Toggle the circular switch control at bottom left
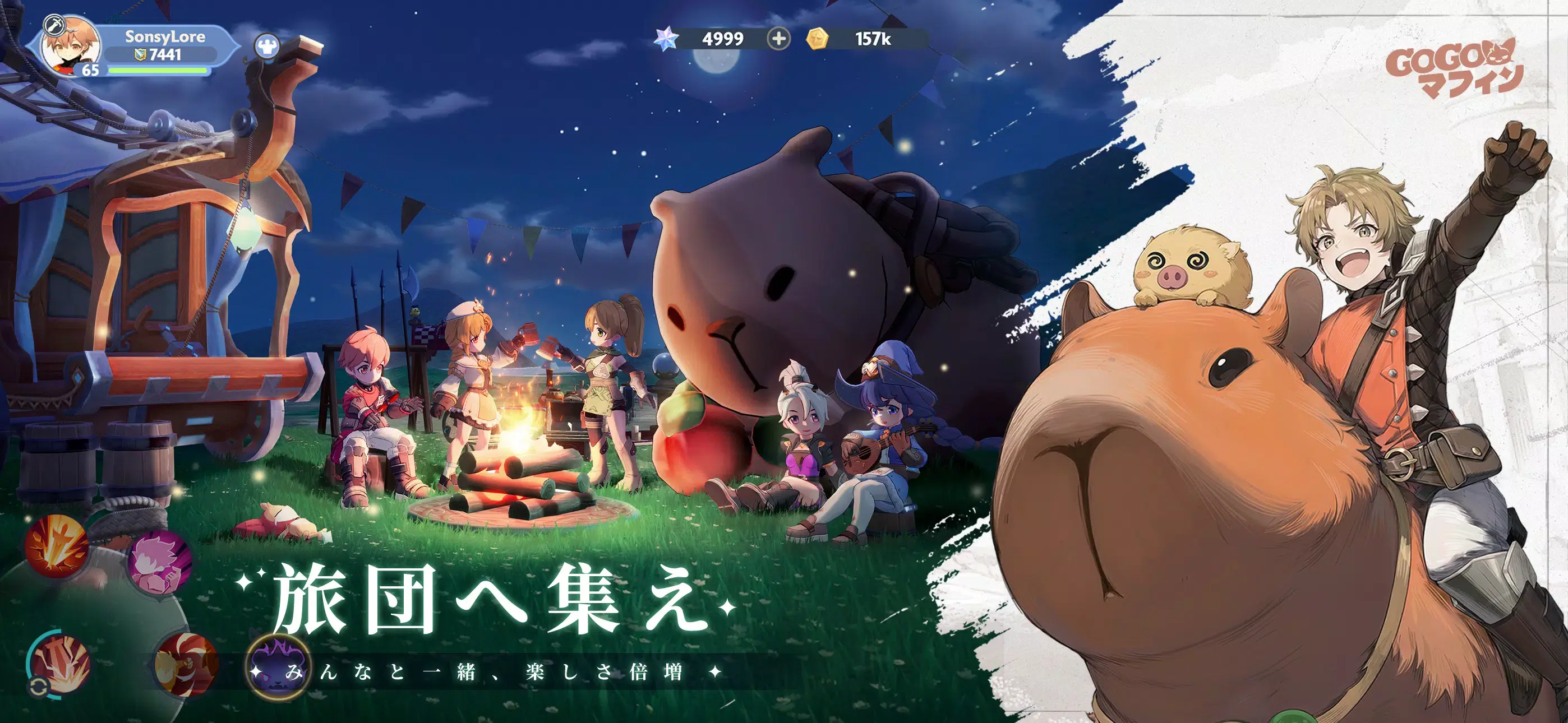The image size is (1568, 723). (x=39, y=686)
